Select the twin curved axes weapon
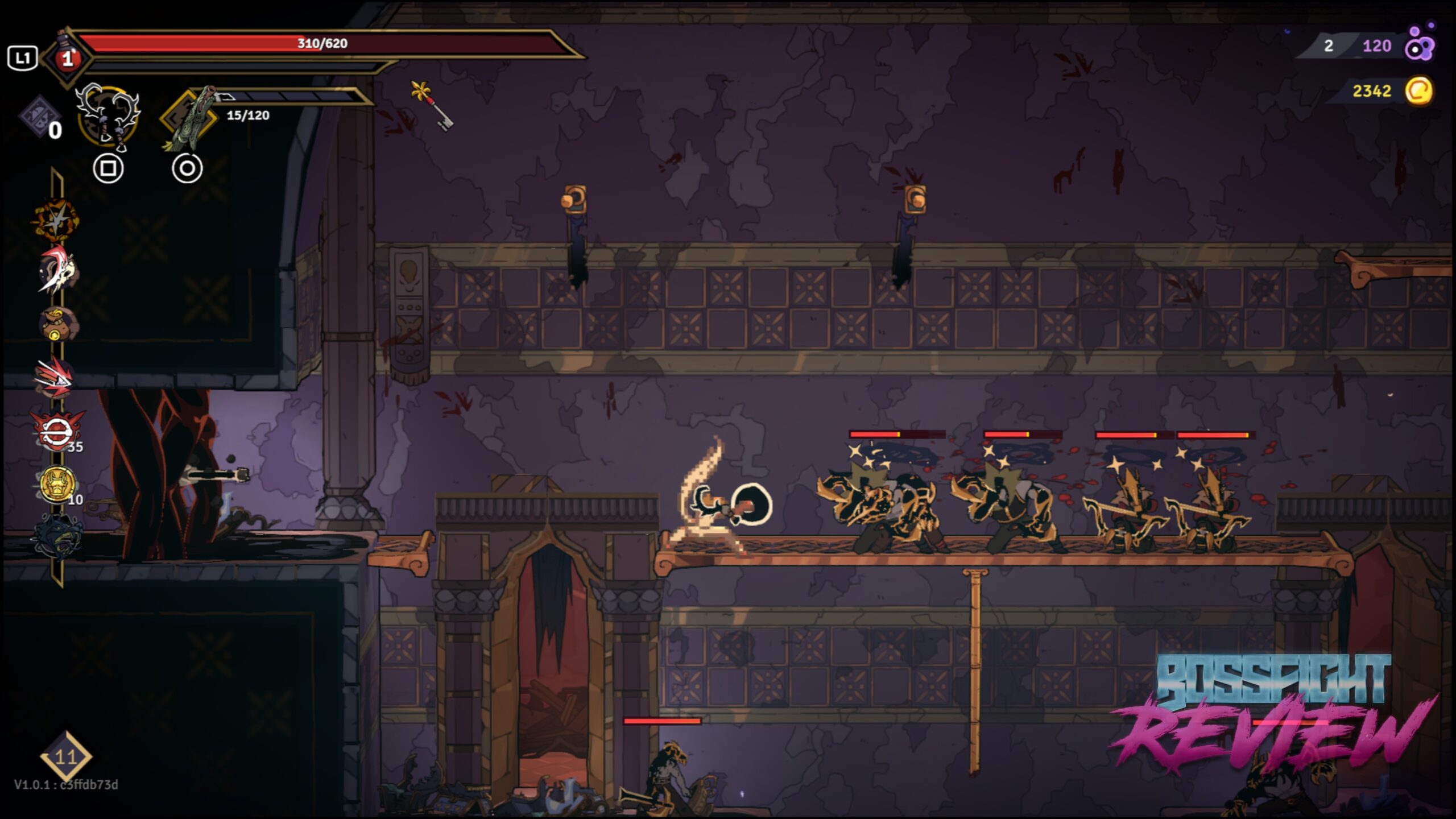 point(108,117)
